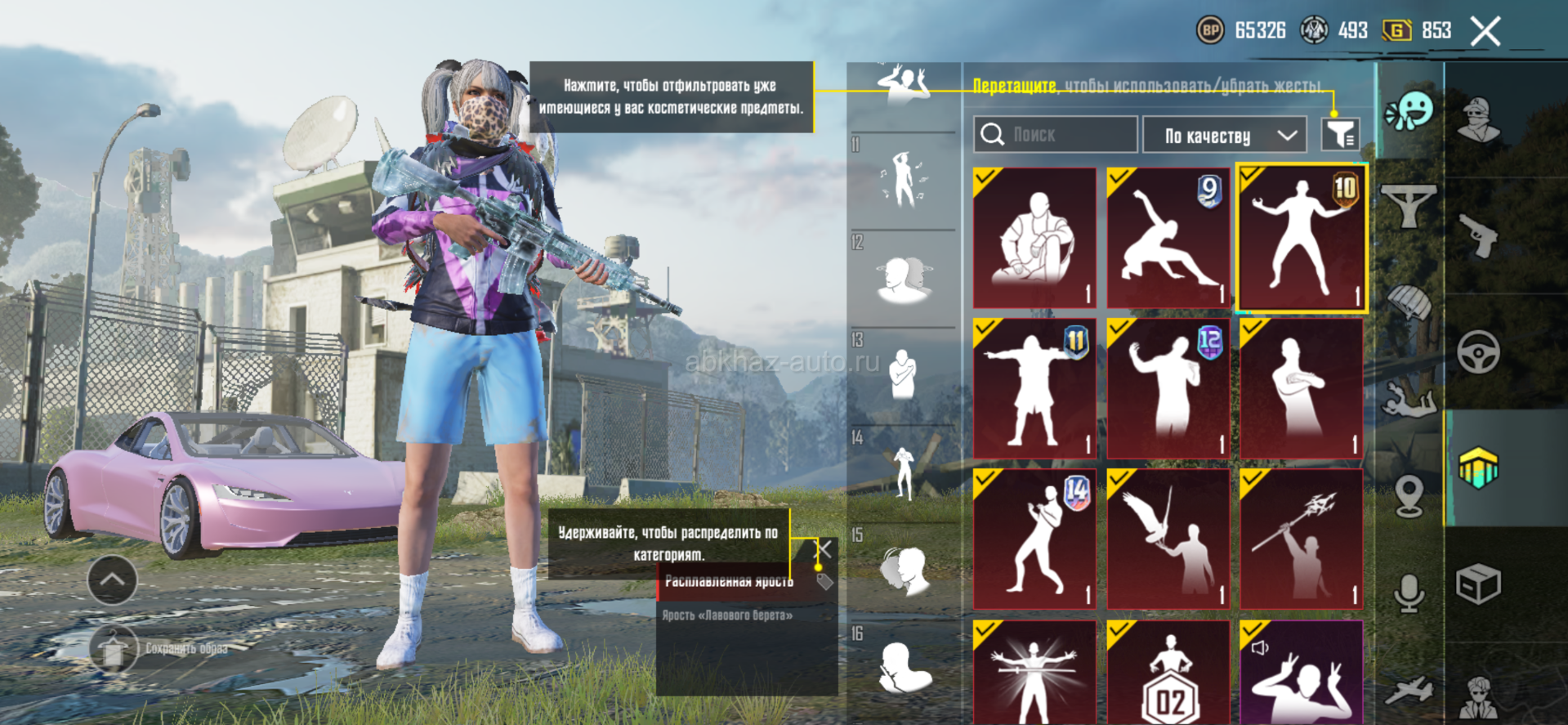Collapse the panel with the up-arrow button
This screenshot has width=1568, height=725.
coord(112,580)
